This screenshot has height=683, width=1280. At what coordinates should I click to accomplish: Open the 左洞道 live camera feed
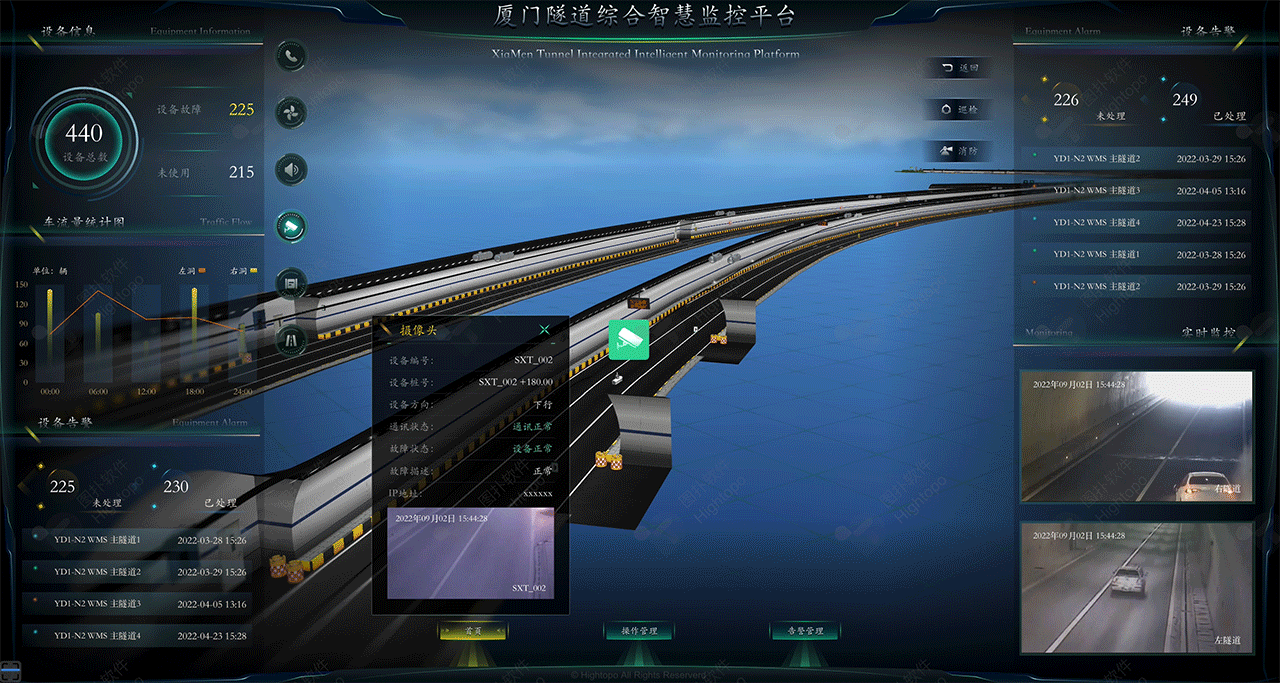pos(1136,587)
